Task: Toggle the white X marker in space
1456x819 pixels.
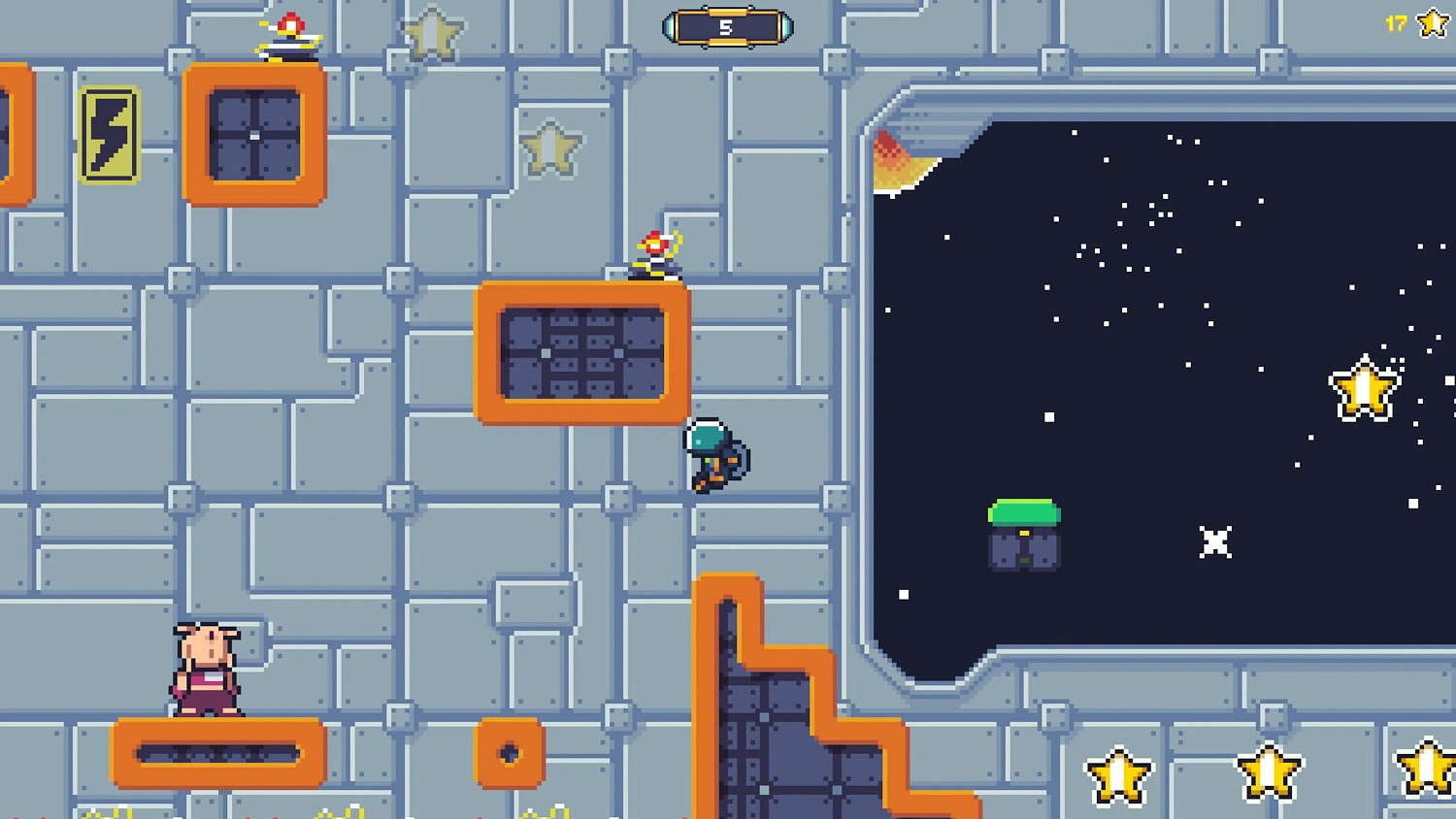Action: click(1214, 542)
